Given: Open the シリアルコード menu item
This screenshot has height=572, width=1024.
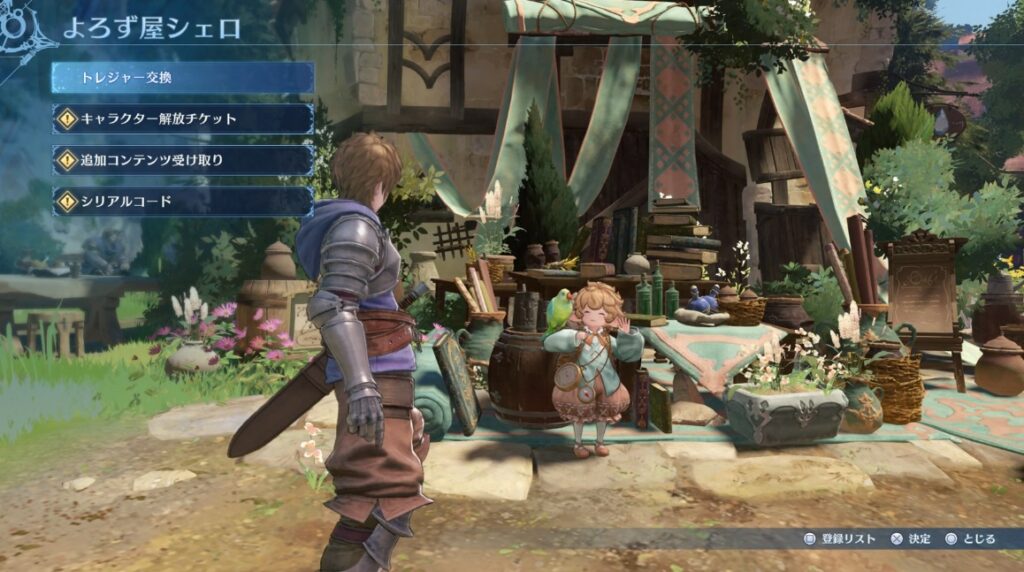Looking at the screenshot, I should pyautogui.click(x=183, y=201).
